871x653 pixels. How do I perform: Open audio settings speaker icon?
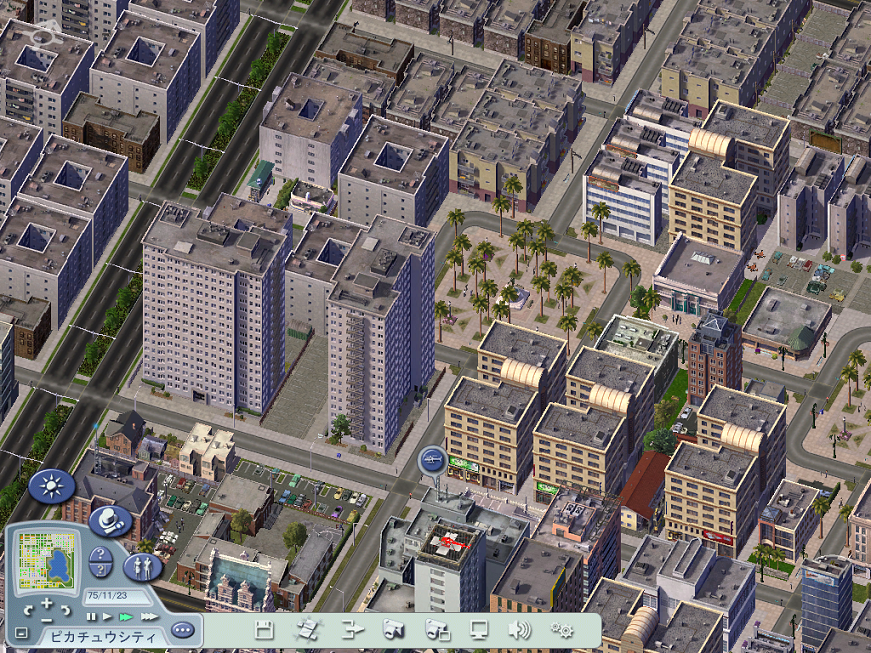coord(519,630)
